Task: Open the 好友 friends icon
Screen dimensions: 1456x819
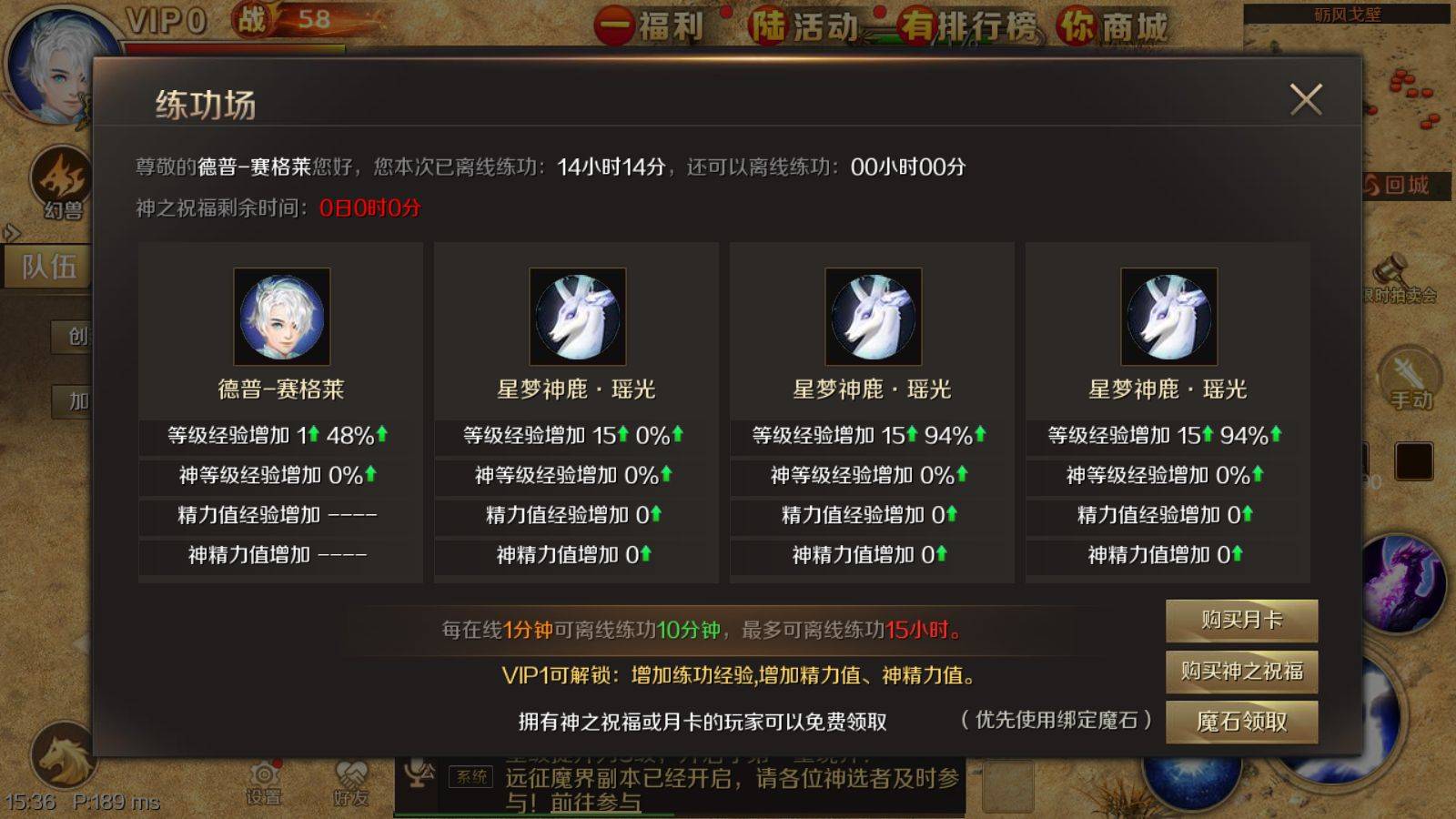Action: [350, 773]
